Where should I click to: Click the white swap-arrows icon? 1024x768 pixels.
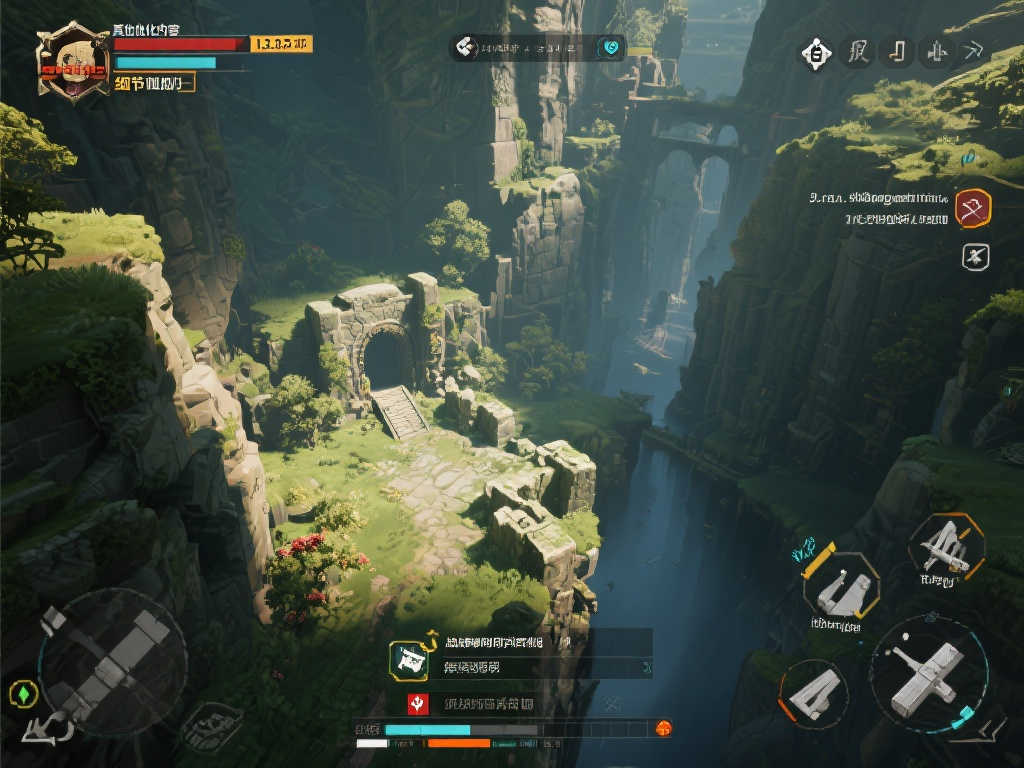48,729
